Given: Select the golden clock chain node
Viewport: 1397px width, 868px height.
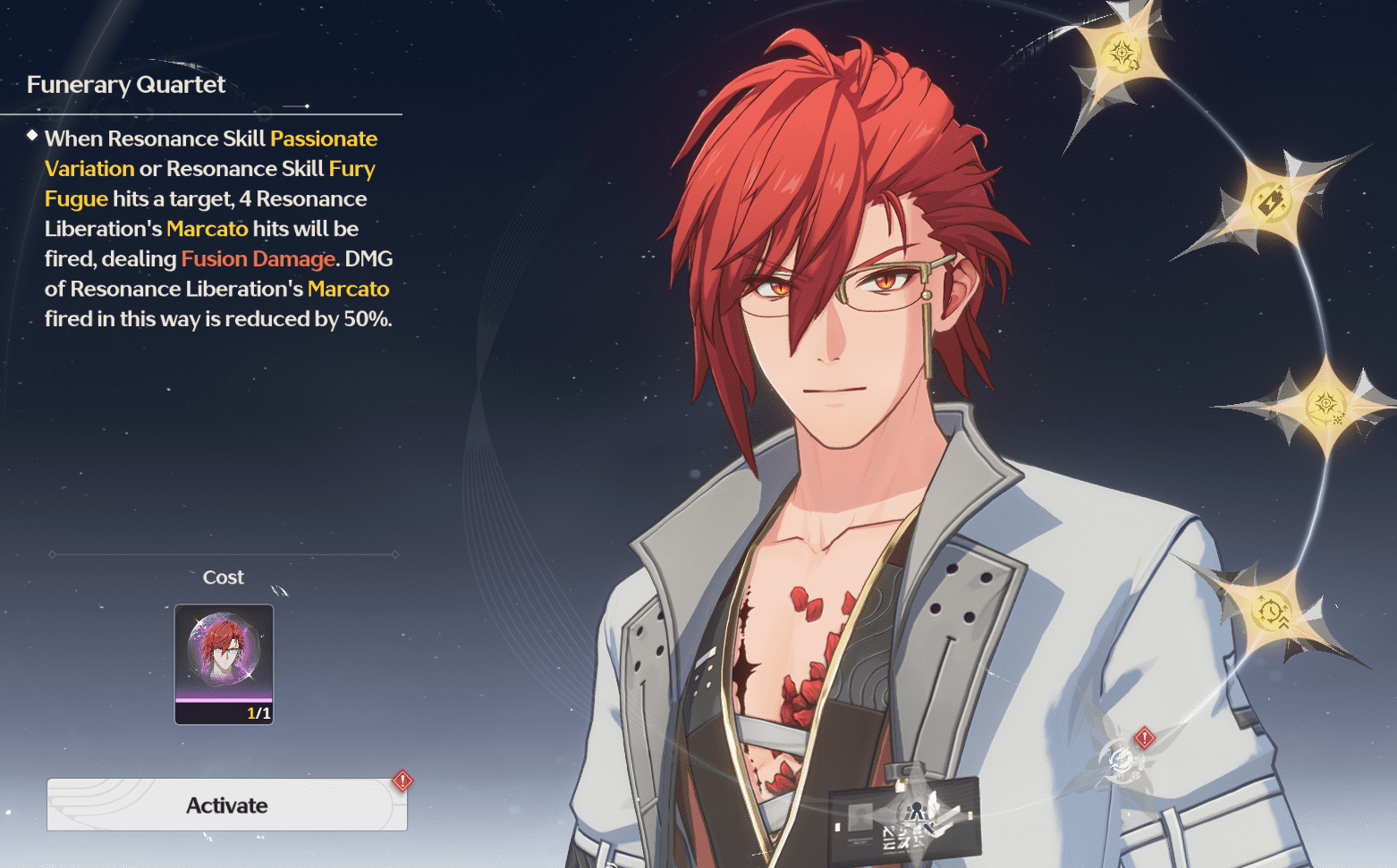Looking at the screenshot, I should 1271,611.
